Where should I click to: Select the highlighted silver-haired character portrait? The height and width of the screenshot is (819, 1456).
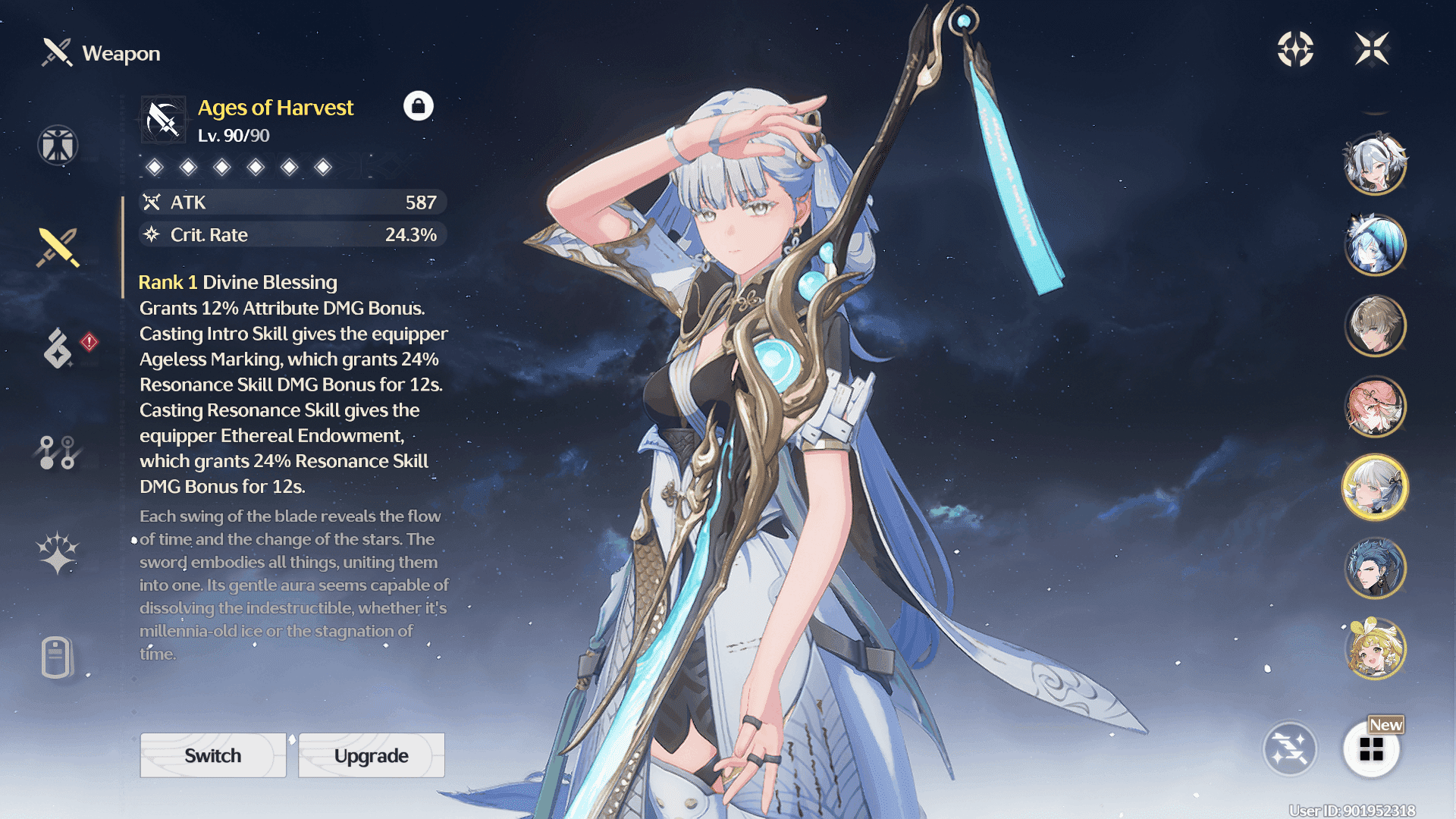click(x=1375, y=488)
